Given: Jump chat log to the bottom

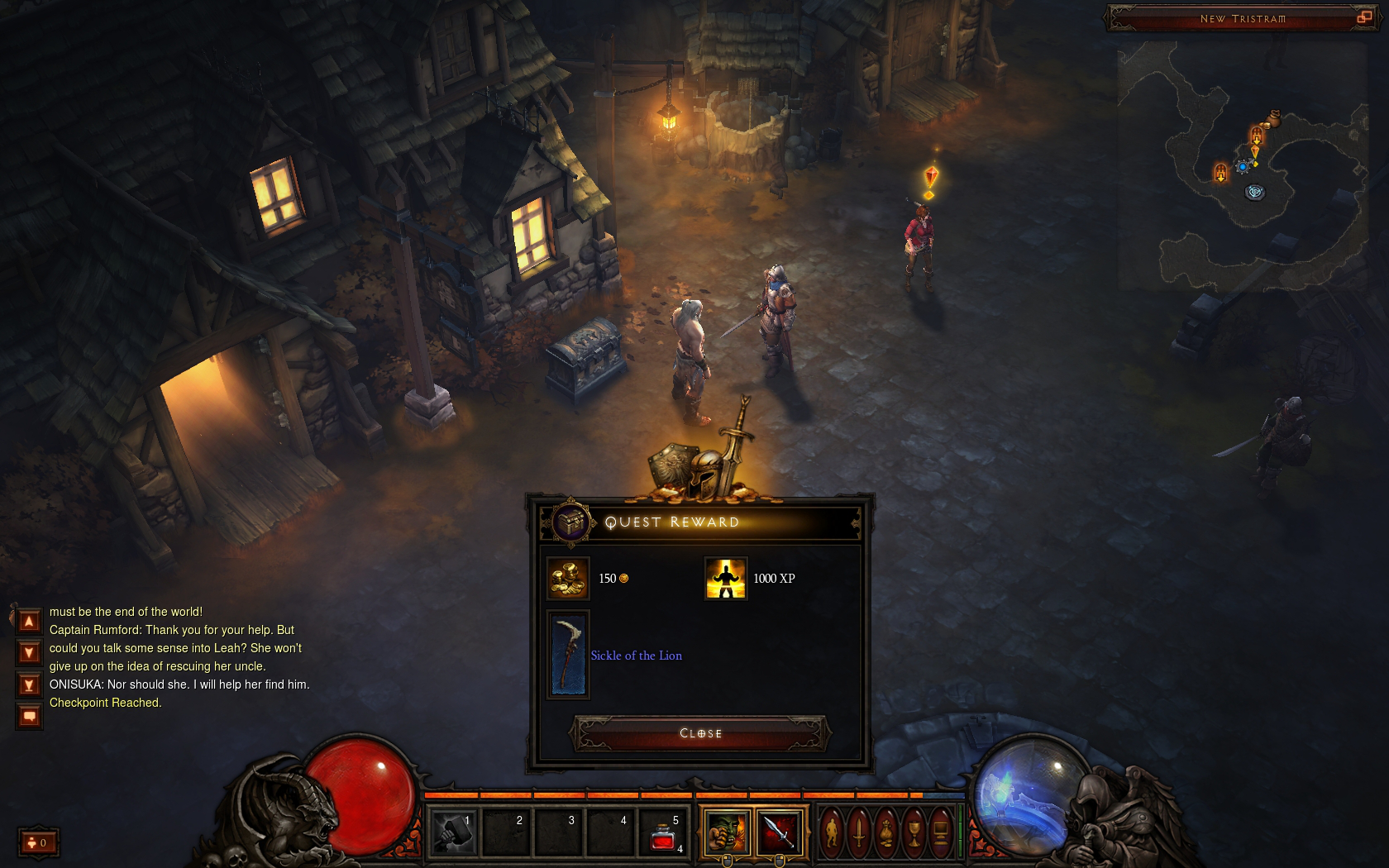Looking at the screenshot, I should tap(29, 685).
